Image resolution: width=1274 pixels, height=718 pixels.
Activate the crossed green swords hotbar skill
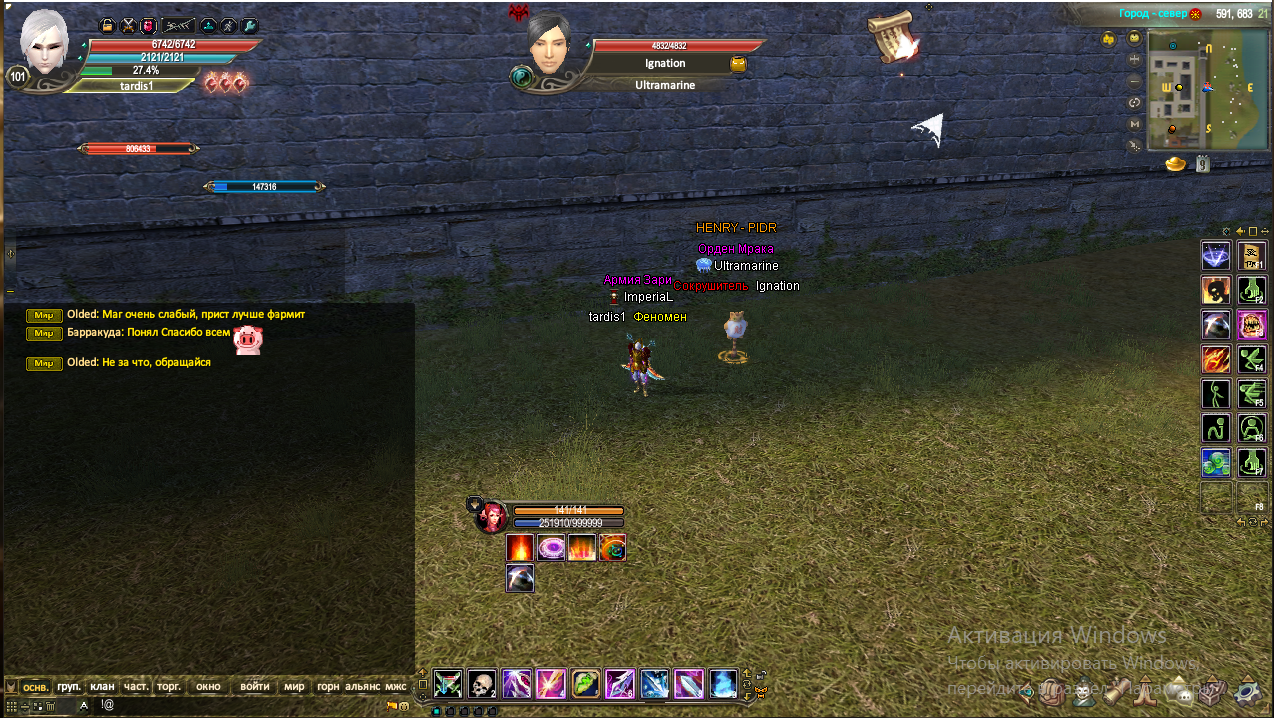[x=448, y=684]
